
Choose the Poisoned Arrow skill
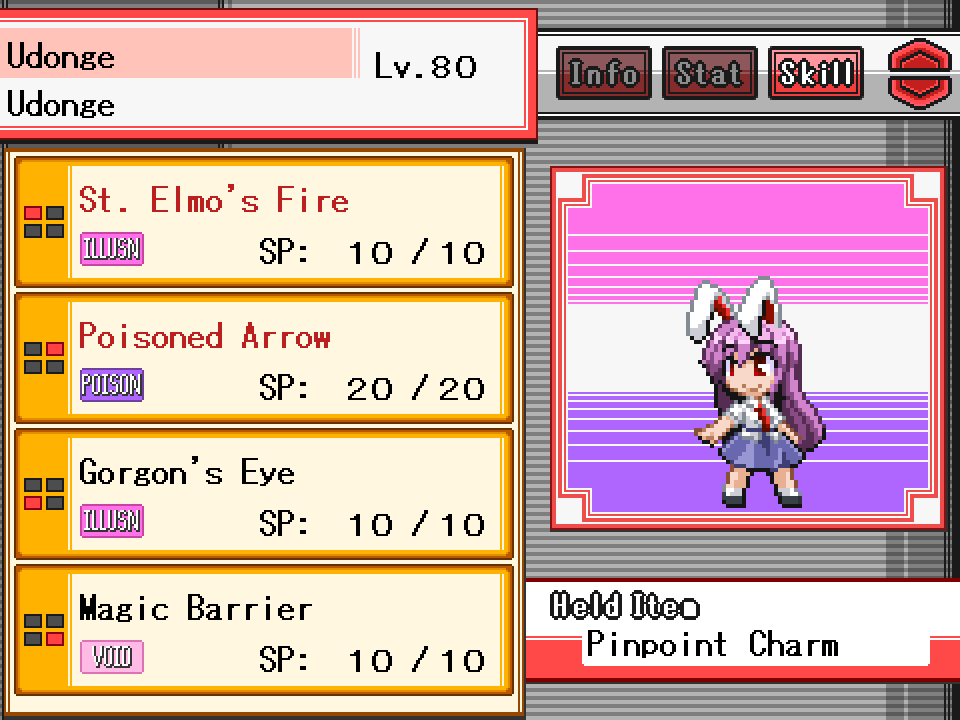264,359
